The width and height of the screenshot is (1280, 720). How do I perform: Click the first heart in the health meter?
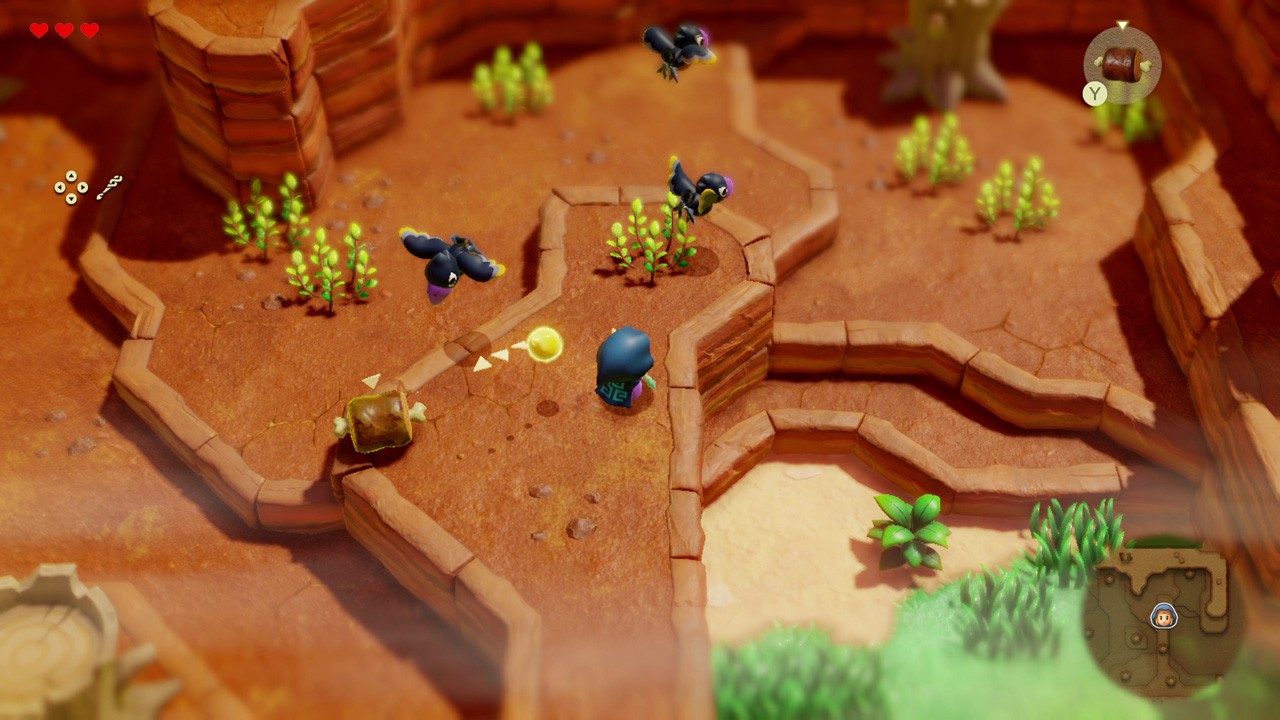coord(39,30)
